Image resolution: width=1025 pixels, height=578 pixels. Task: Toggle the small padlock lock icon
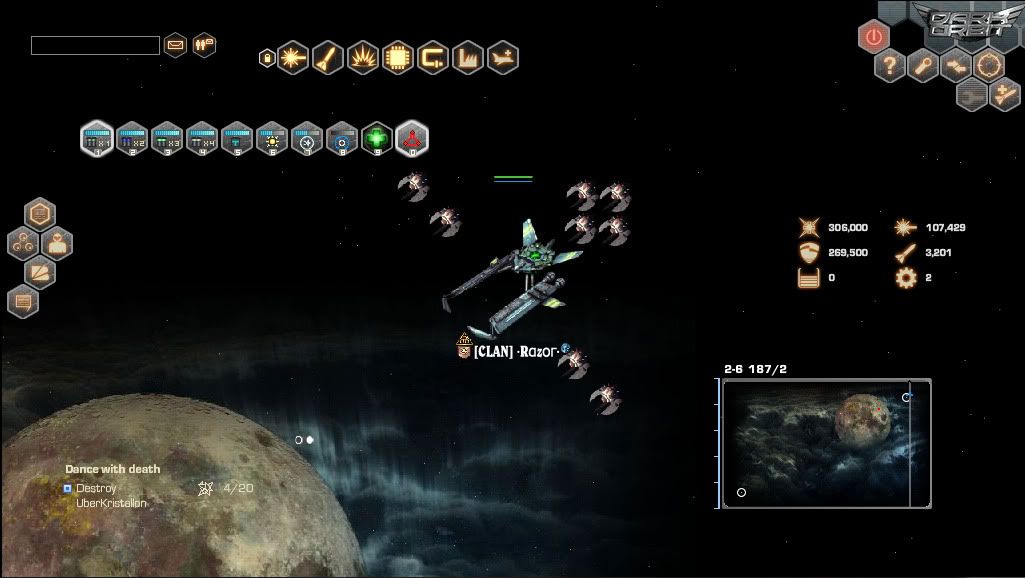(267, 58)
